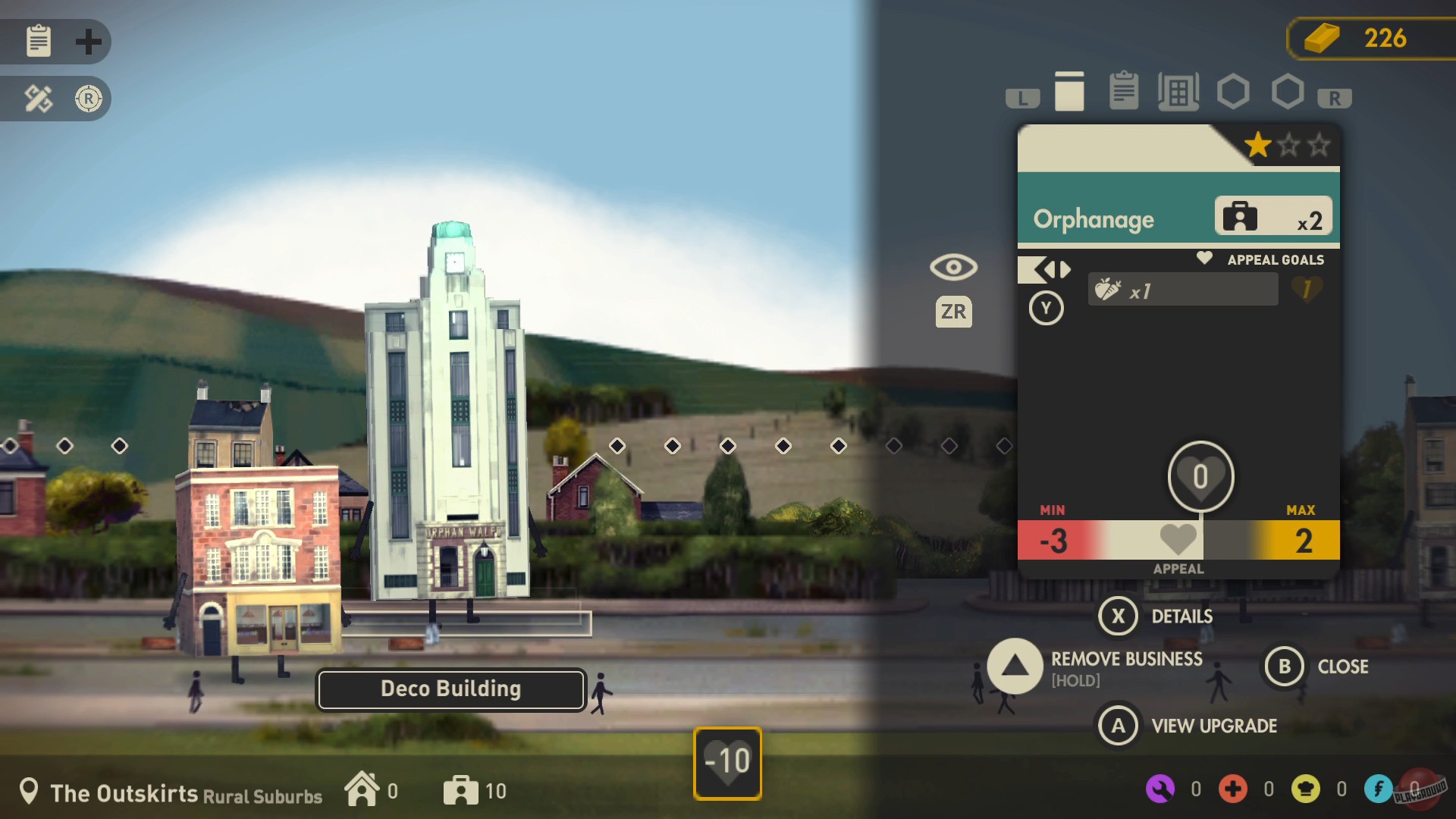Open the notes clipboard panel at top left
The width and height of the screenshot is (1456, 819).
coord(38,42)
